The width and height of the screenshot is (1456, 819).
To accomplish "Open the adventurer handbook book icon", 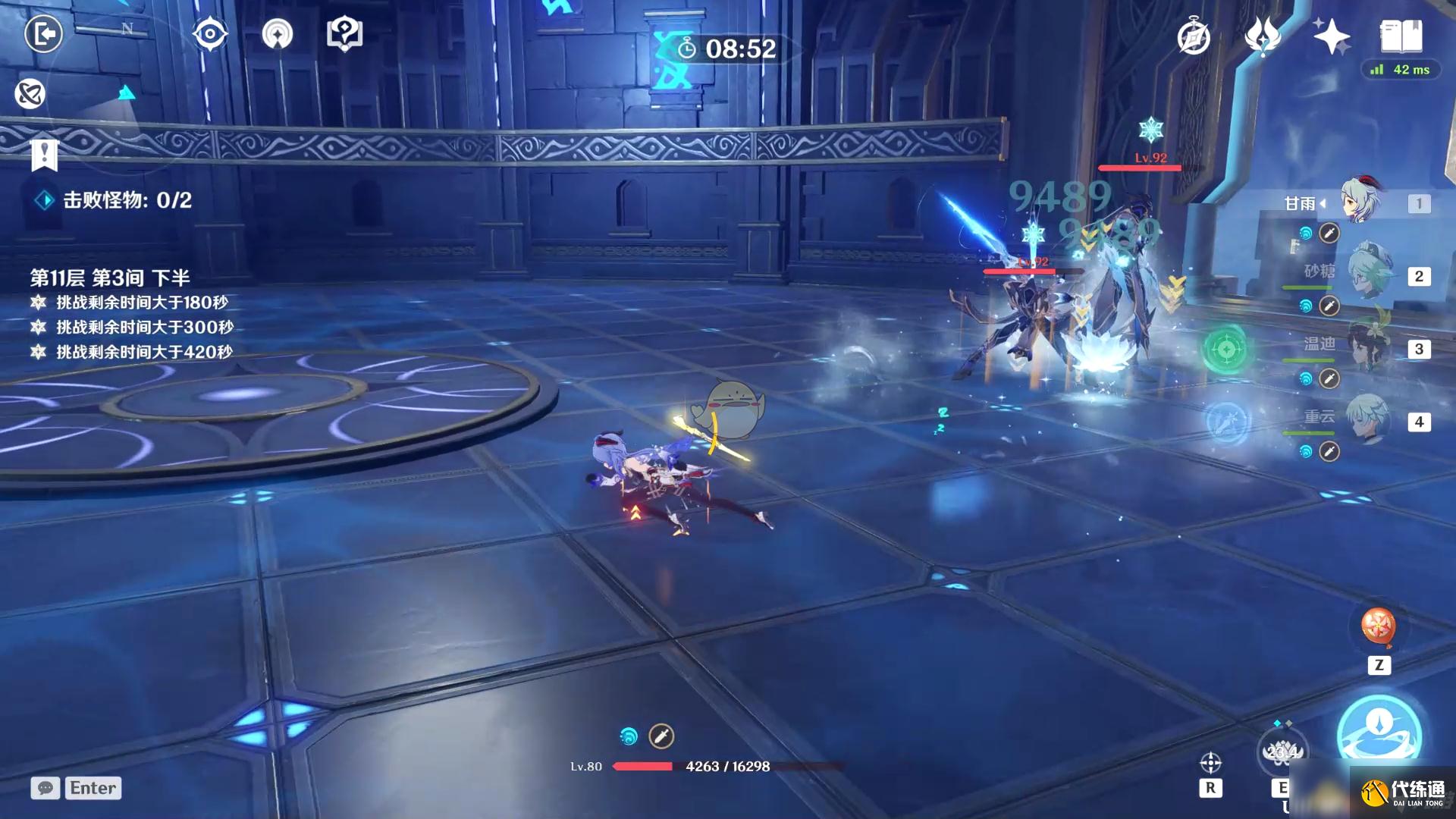I will pos(1401,35).
